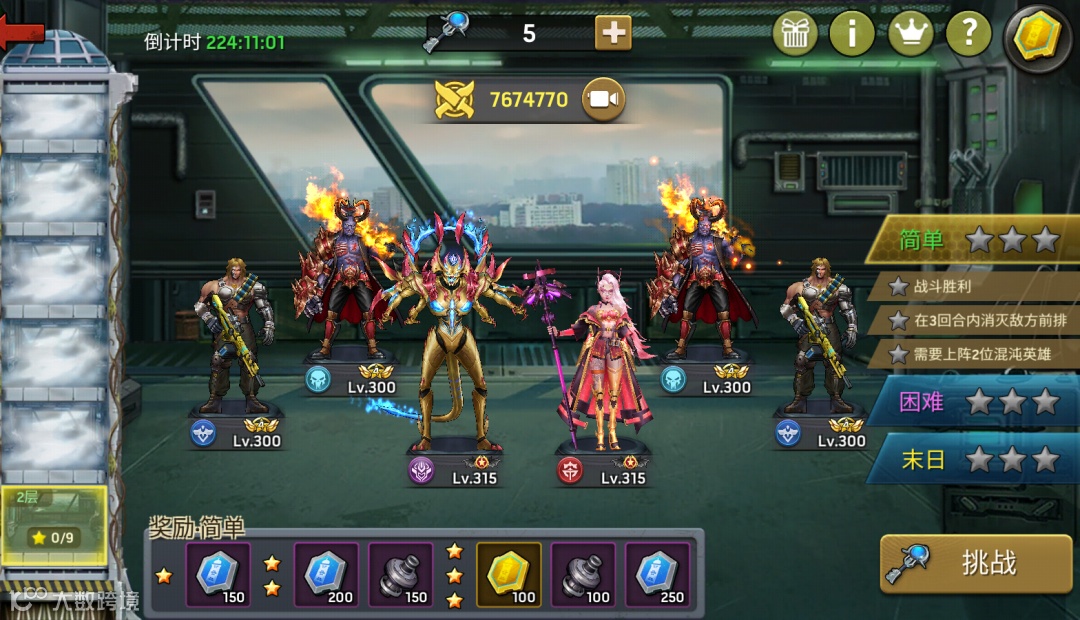This screenshot has width=1080, height=620.
Task: Go back with the red arrow
Action: coord(22,32)
